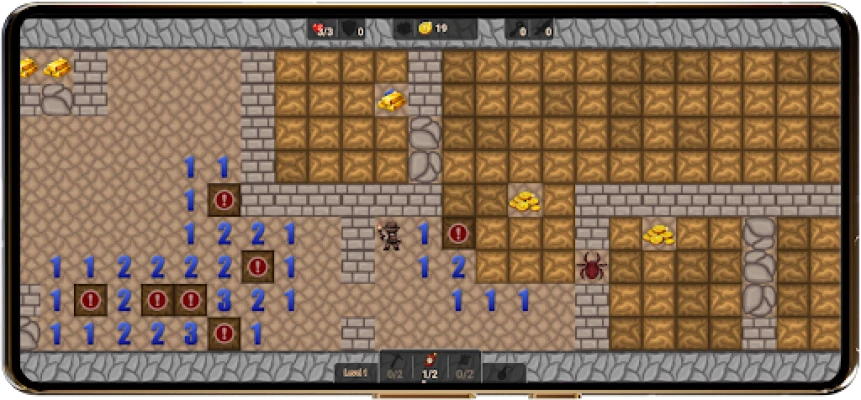
Task: Select the dark flask slot
Action: click(x=503, y=371)
